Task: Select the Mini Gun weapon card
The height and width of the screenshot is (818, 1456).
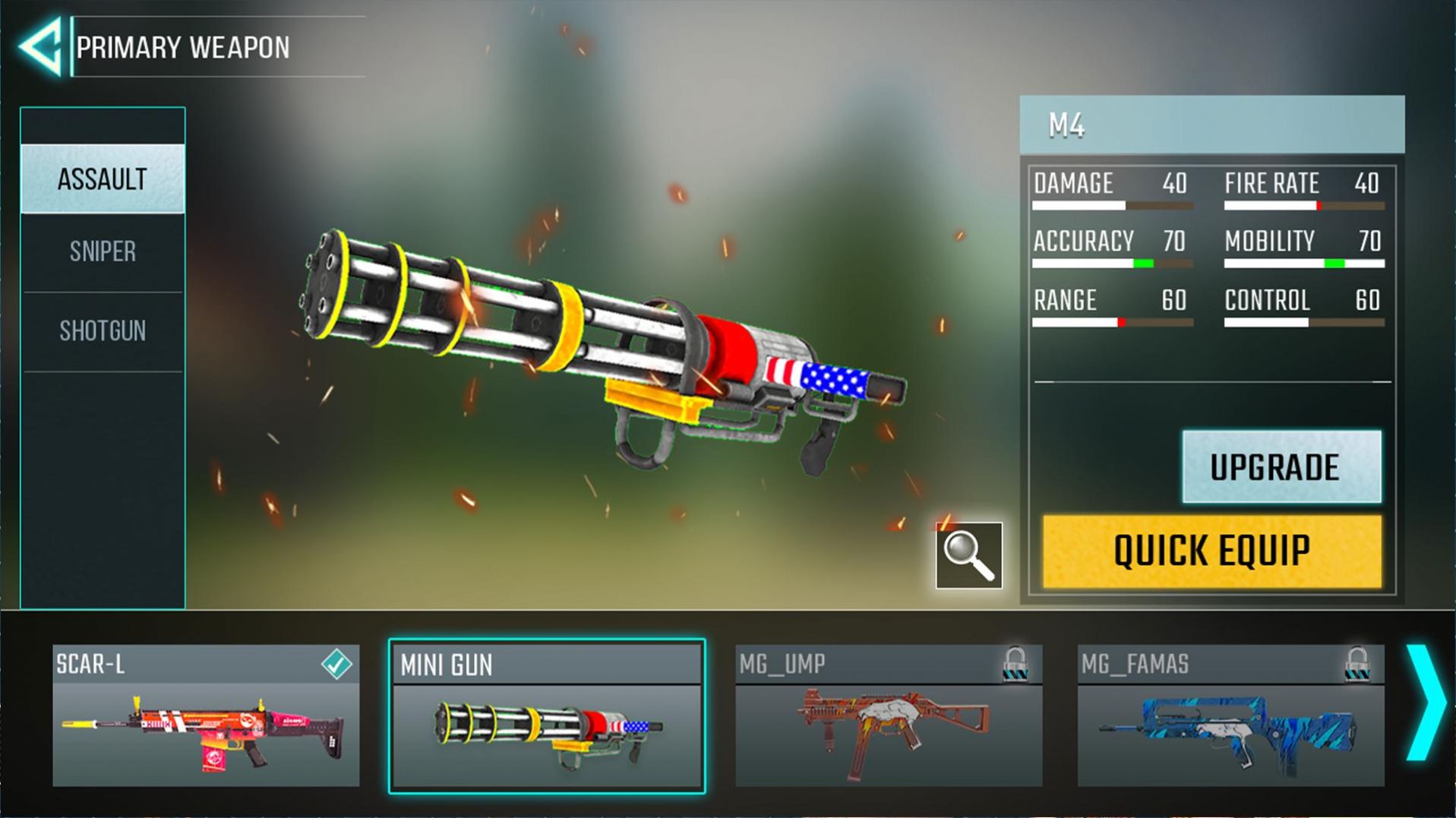Action: pos(547,717)
